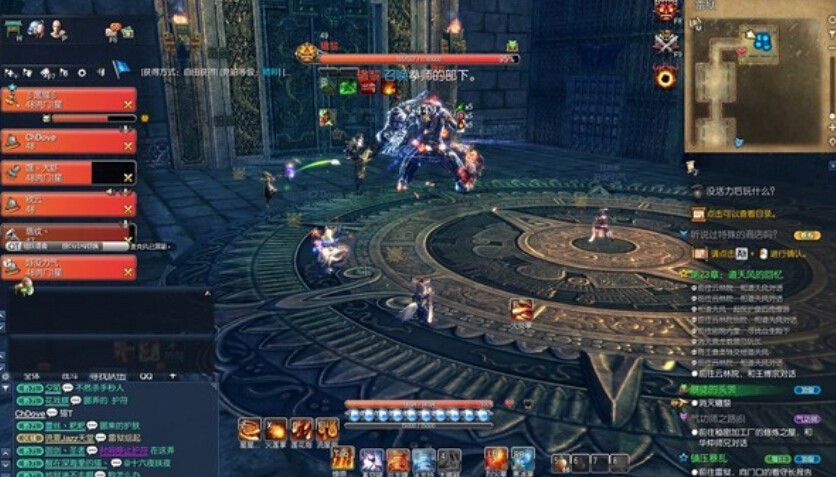Click the fiery ring buff icon

click(665, 75)
